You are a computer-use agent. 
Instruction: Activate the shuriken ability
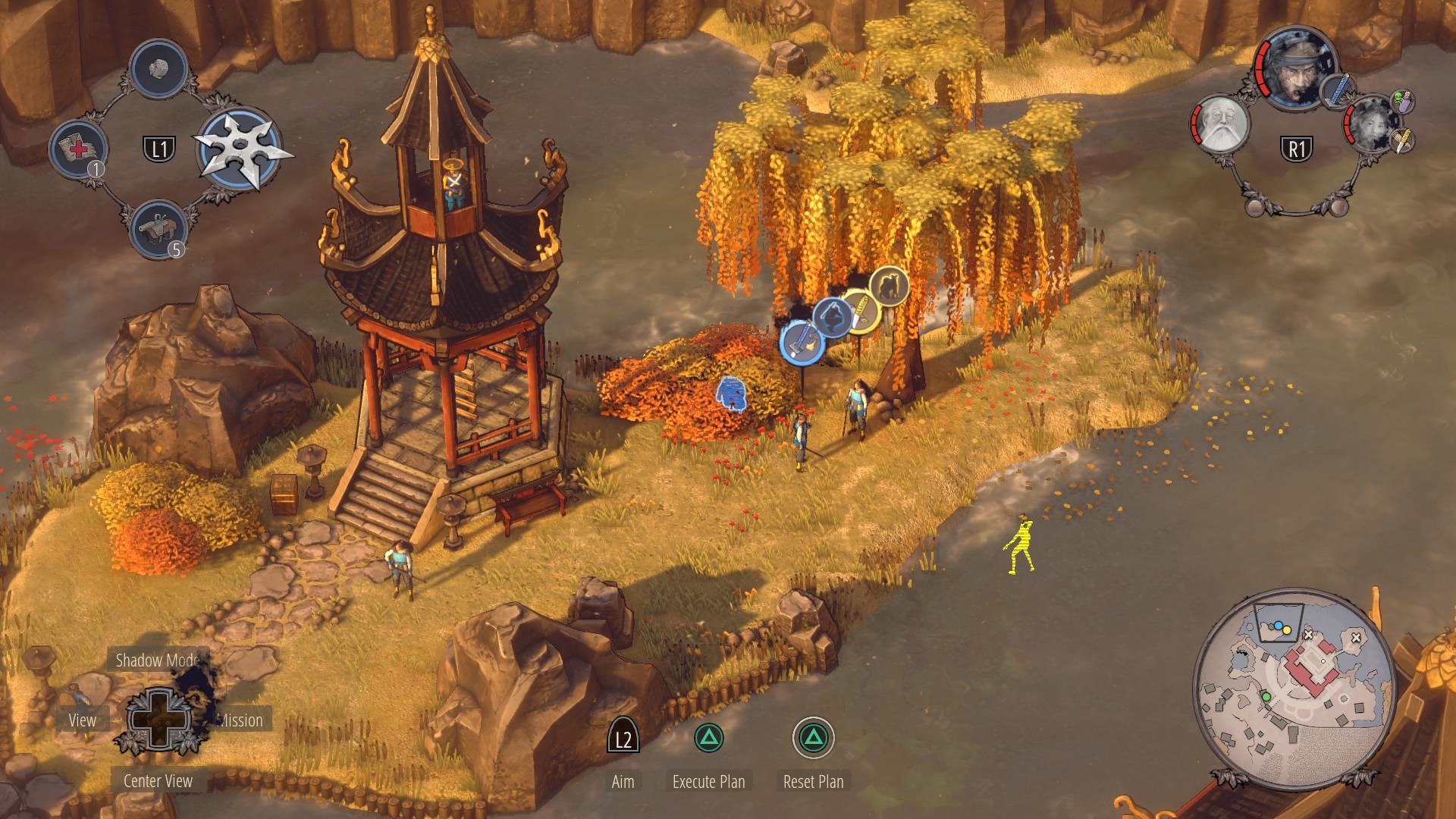pos(241,149)
